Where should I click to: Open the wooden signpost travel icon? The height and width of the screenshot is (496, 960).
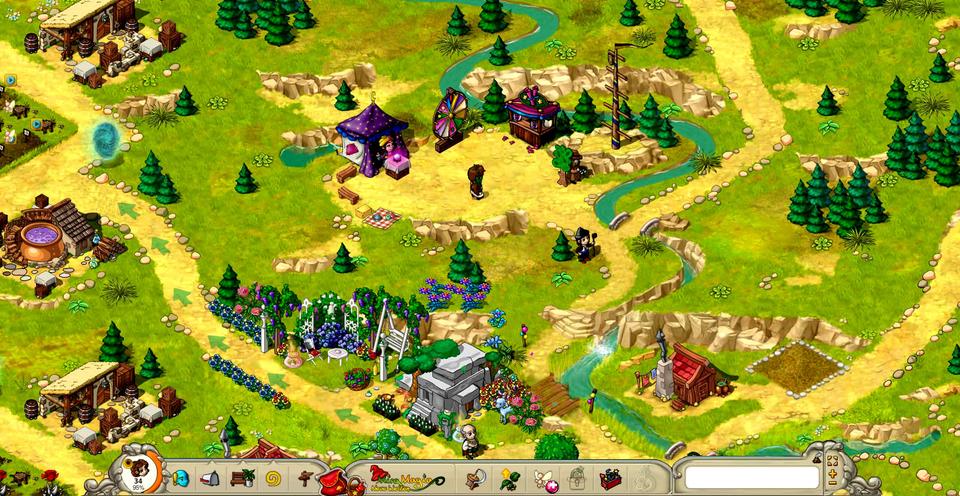pos(304,478)
